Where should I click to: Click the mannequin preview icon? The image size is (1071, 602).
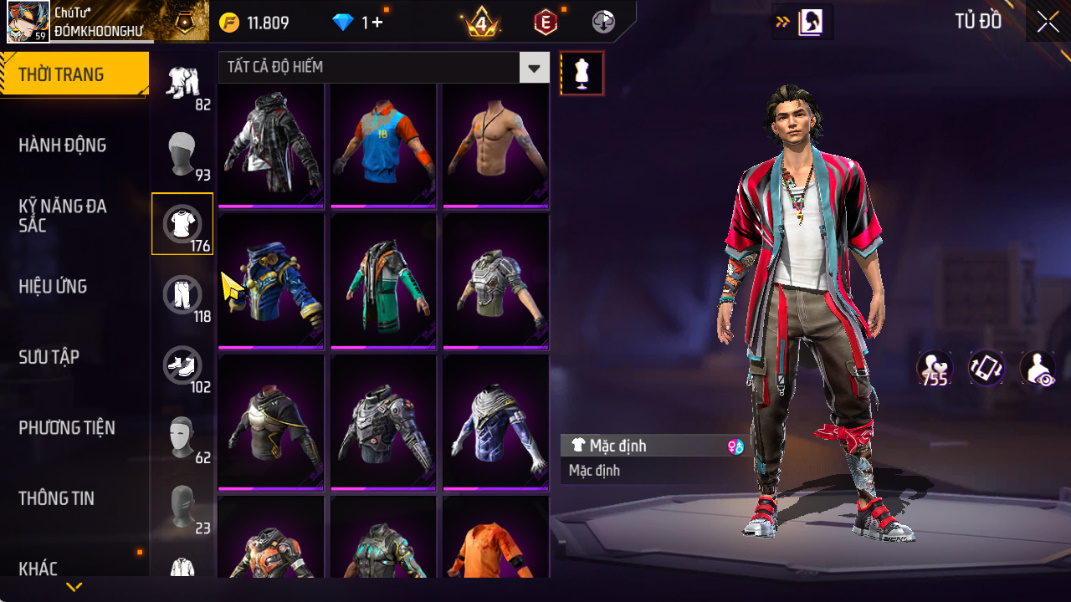coord(582,73)
